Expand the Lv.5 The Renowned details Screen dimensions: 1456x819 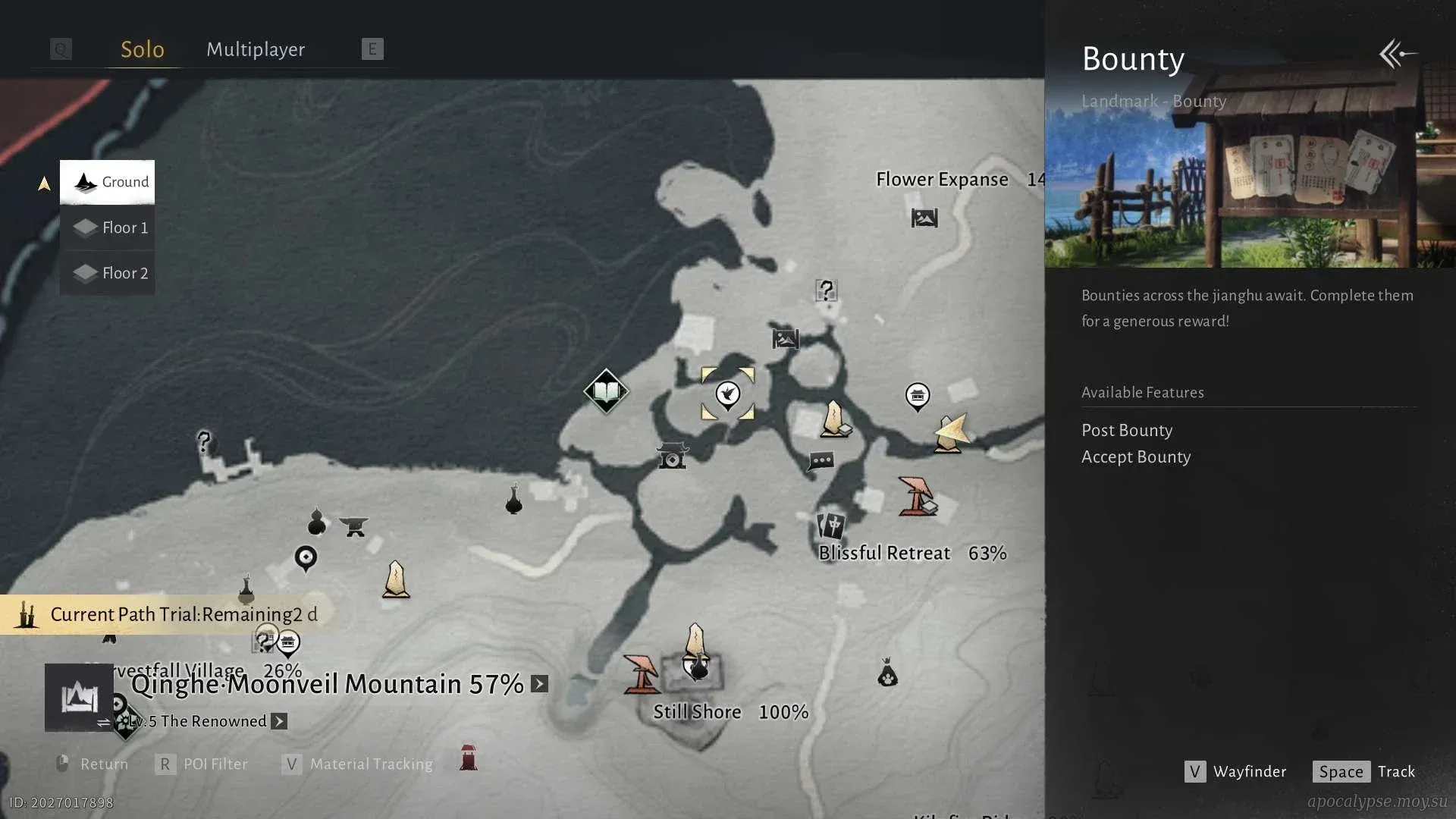pyautogui.click(x=279, y=721)
